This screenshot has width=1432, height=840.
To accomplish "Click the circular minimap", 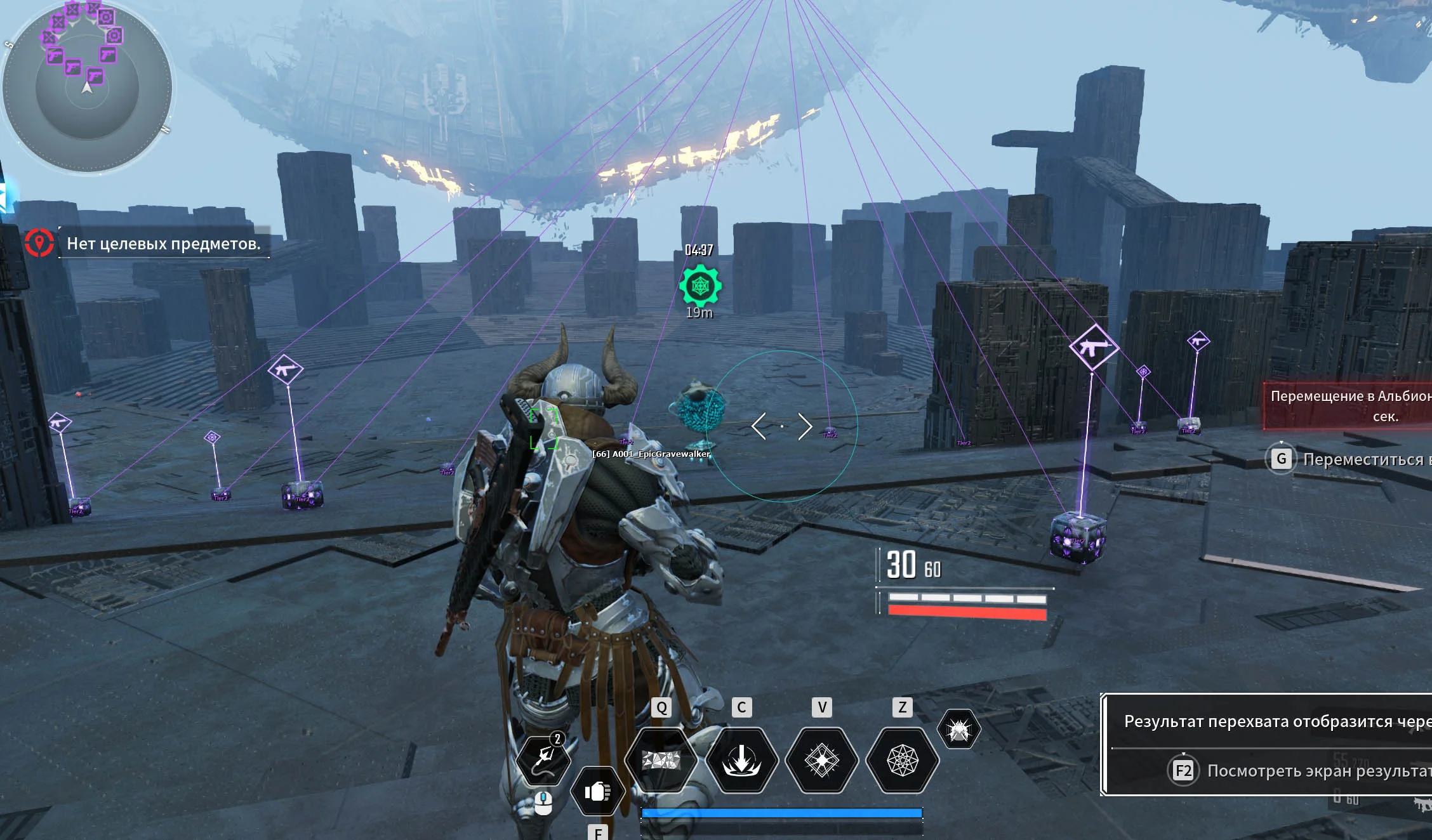I will coord(87,87).
